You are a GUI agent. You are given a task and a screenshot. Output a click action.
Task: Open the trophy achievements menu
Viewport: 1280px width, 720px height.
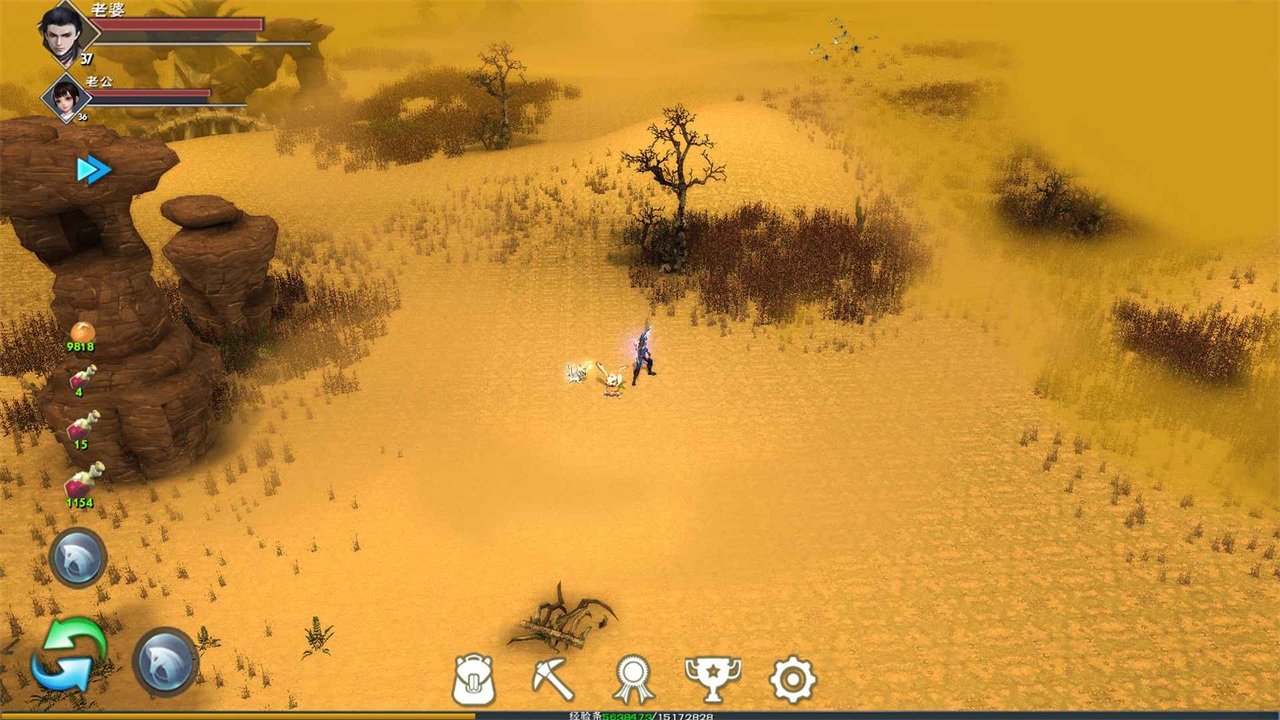(x=712, y=680)
